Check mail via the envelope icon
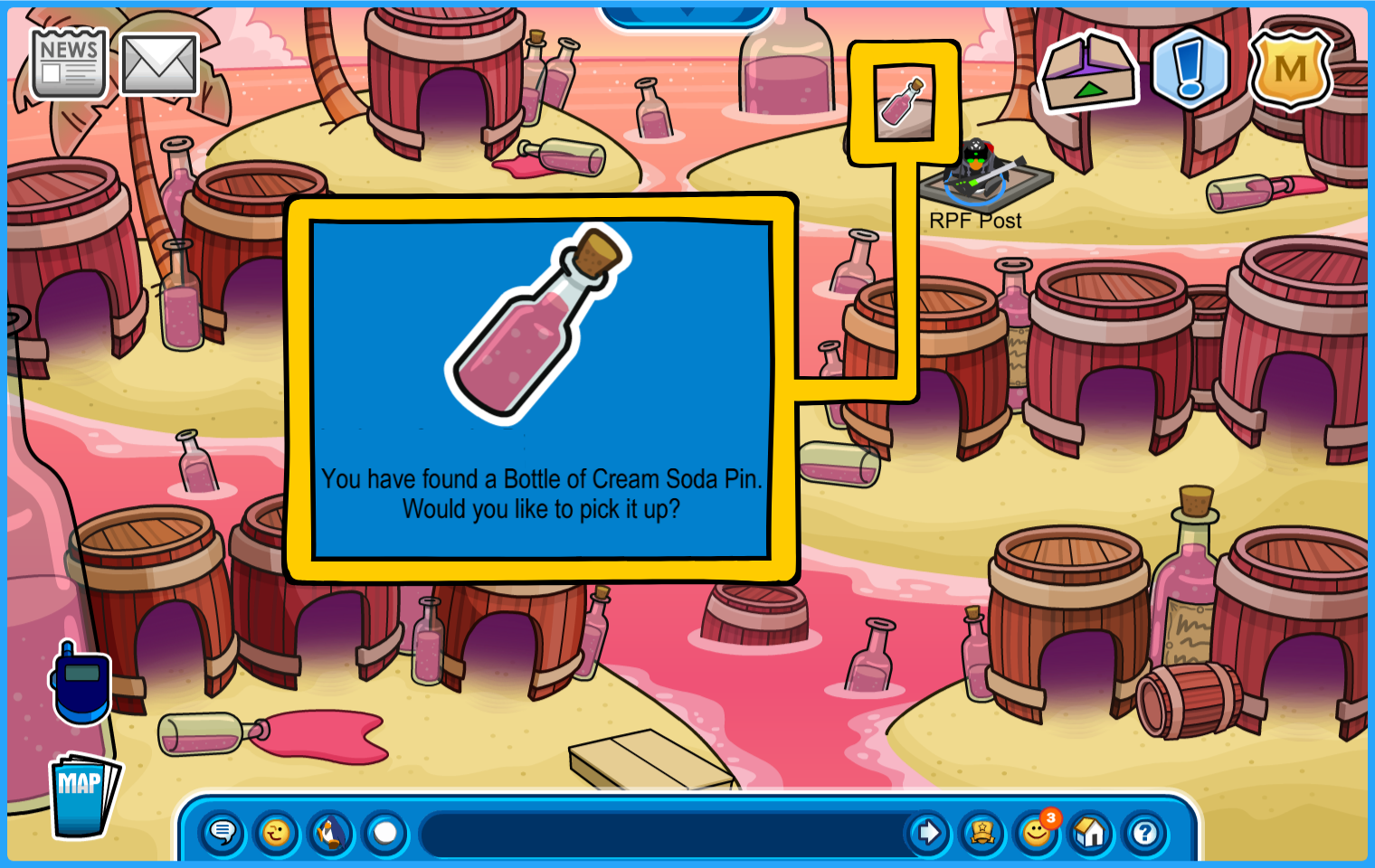The image size is (1375, 868). point(159,64)
